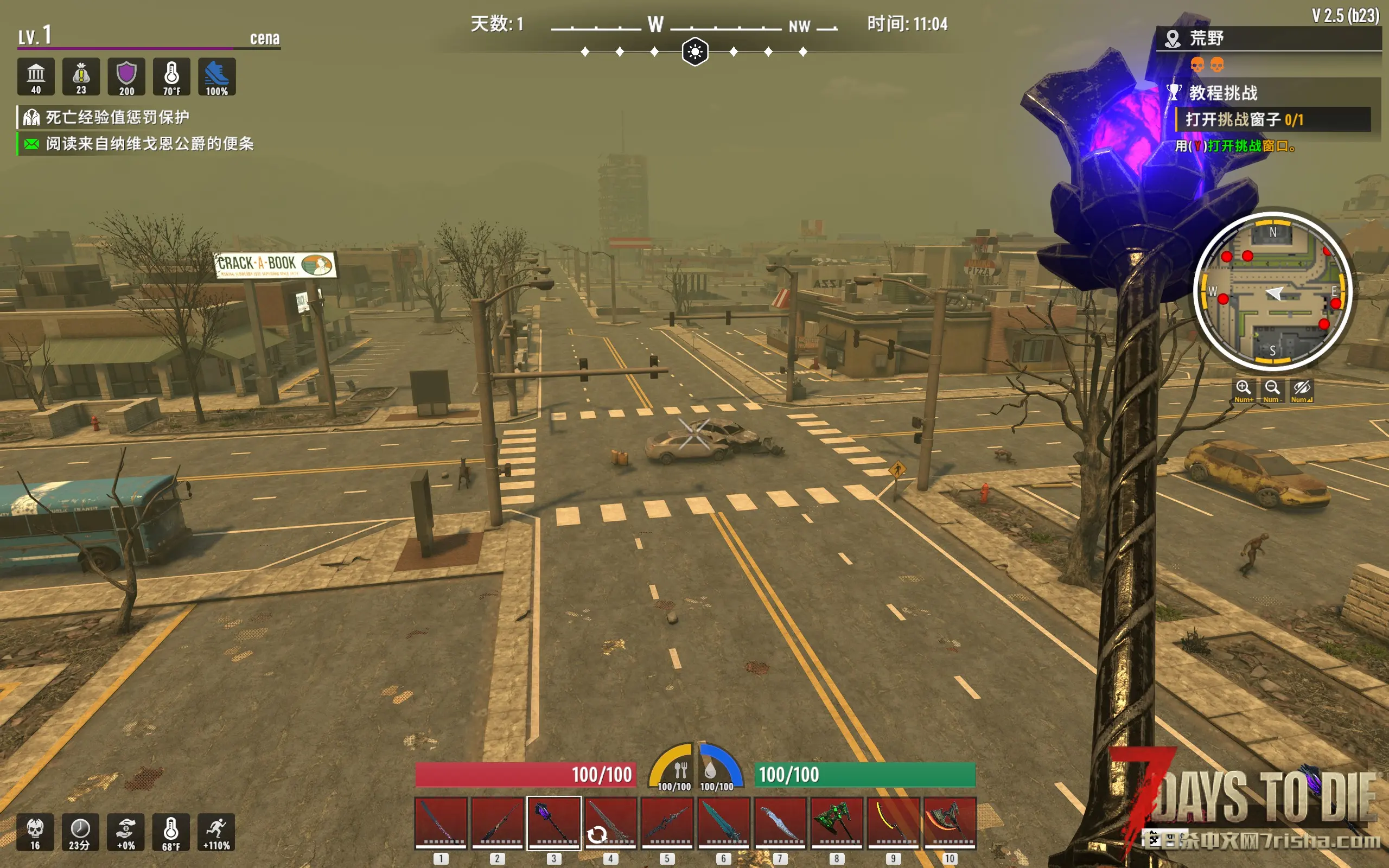This screenshot has height=868, width=1389.
Task: Click the blue running shoe mobility icon
Action: 217,77
